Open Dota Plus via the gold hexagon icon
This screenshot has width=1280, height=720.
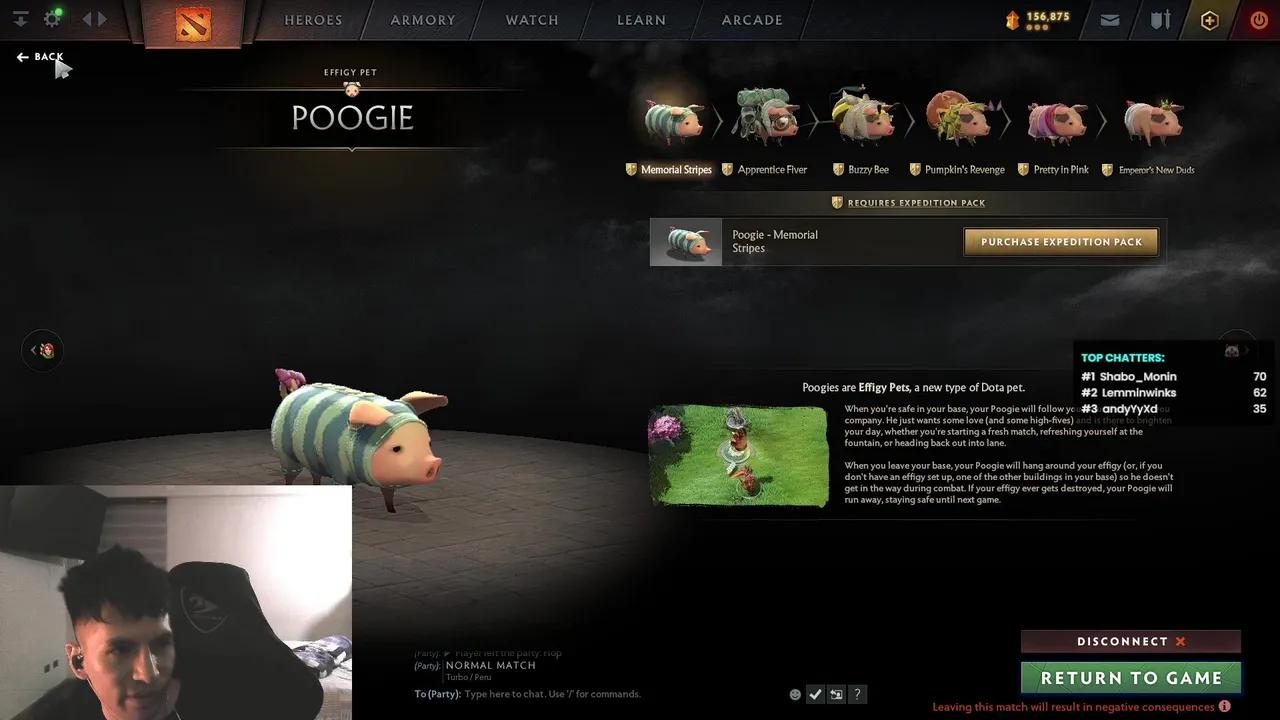[x=1209, y=19]
